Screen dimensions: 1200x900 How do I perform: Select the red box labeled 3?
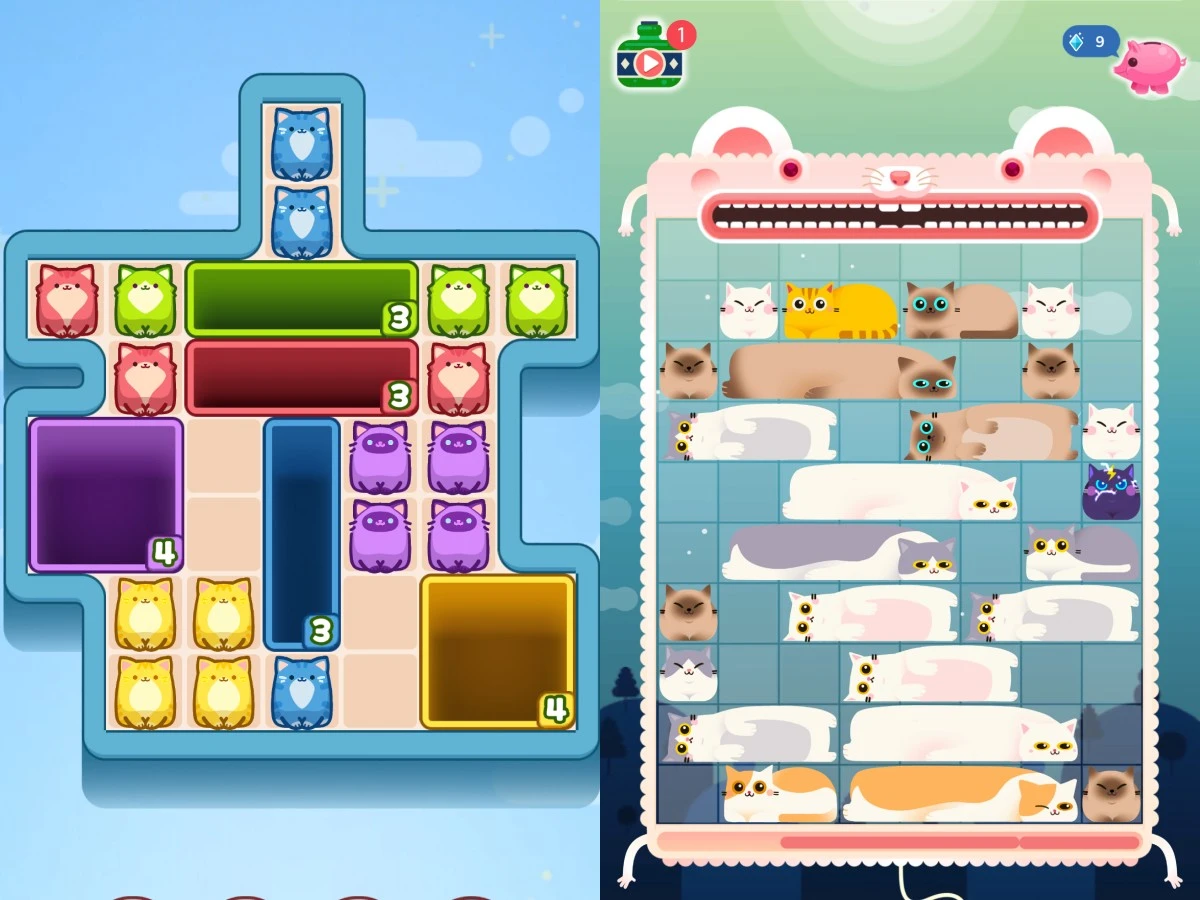301,377
